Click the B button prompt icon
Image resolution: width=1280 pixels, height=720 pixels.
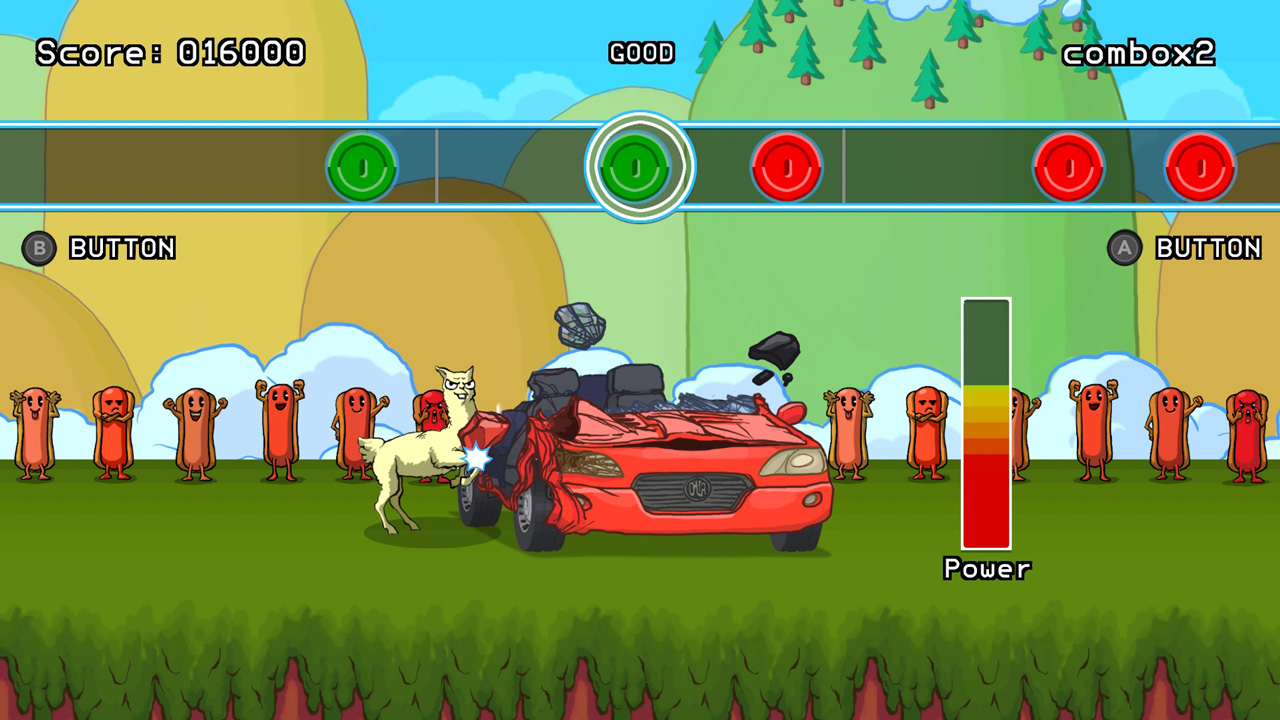click(38, 249)
